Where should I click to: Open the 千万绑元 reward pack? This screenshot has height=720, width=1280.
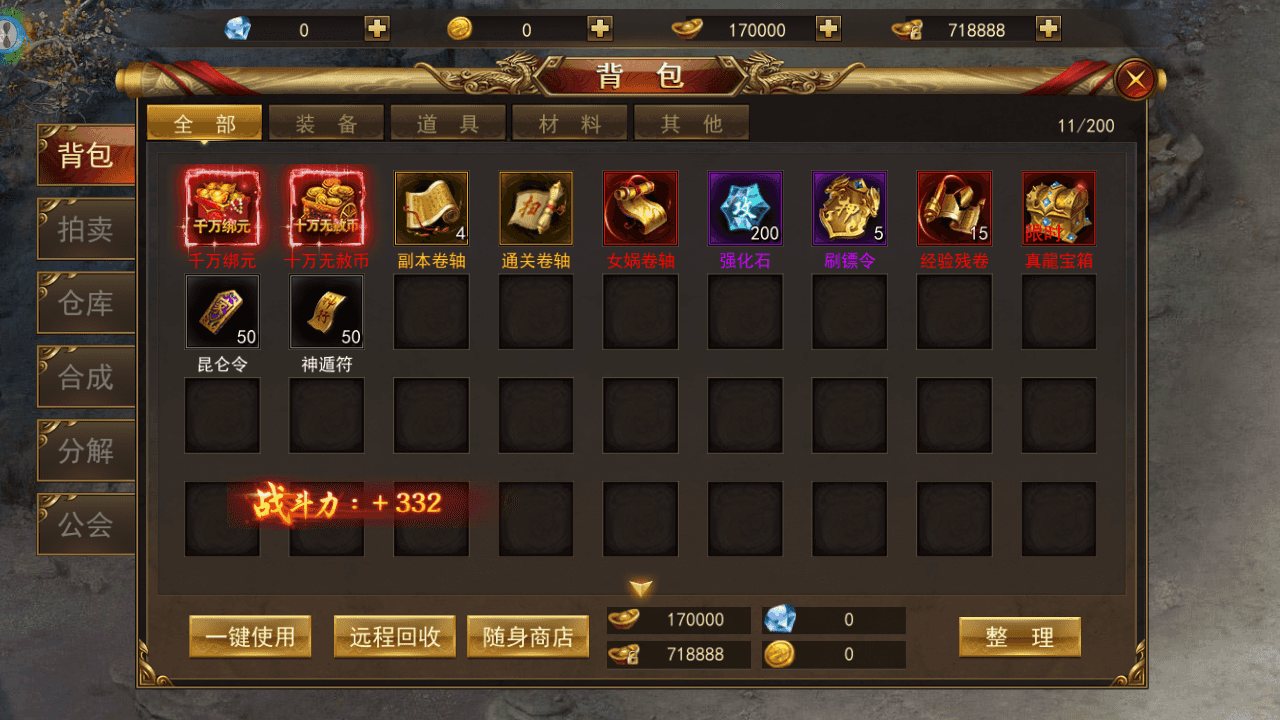222,208
